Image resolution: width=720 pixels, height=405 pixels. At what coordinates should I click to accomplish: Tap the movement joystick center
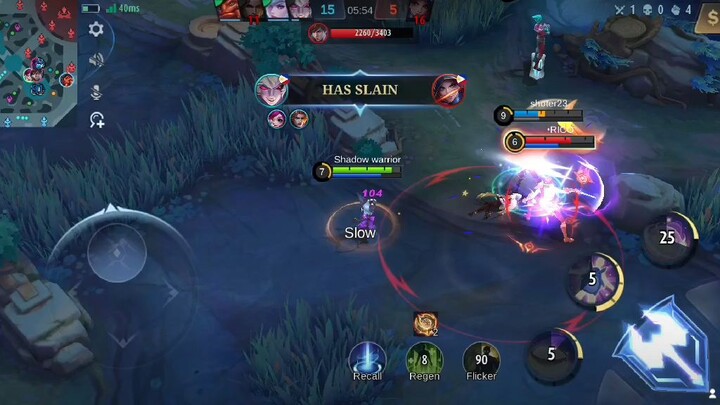click(x=117, y=255)
